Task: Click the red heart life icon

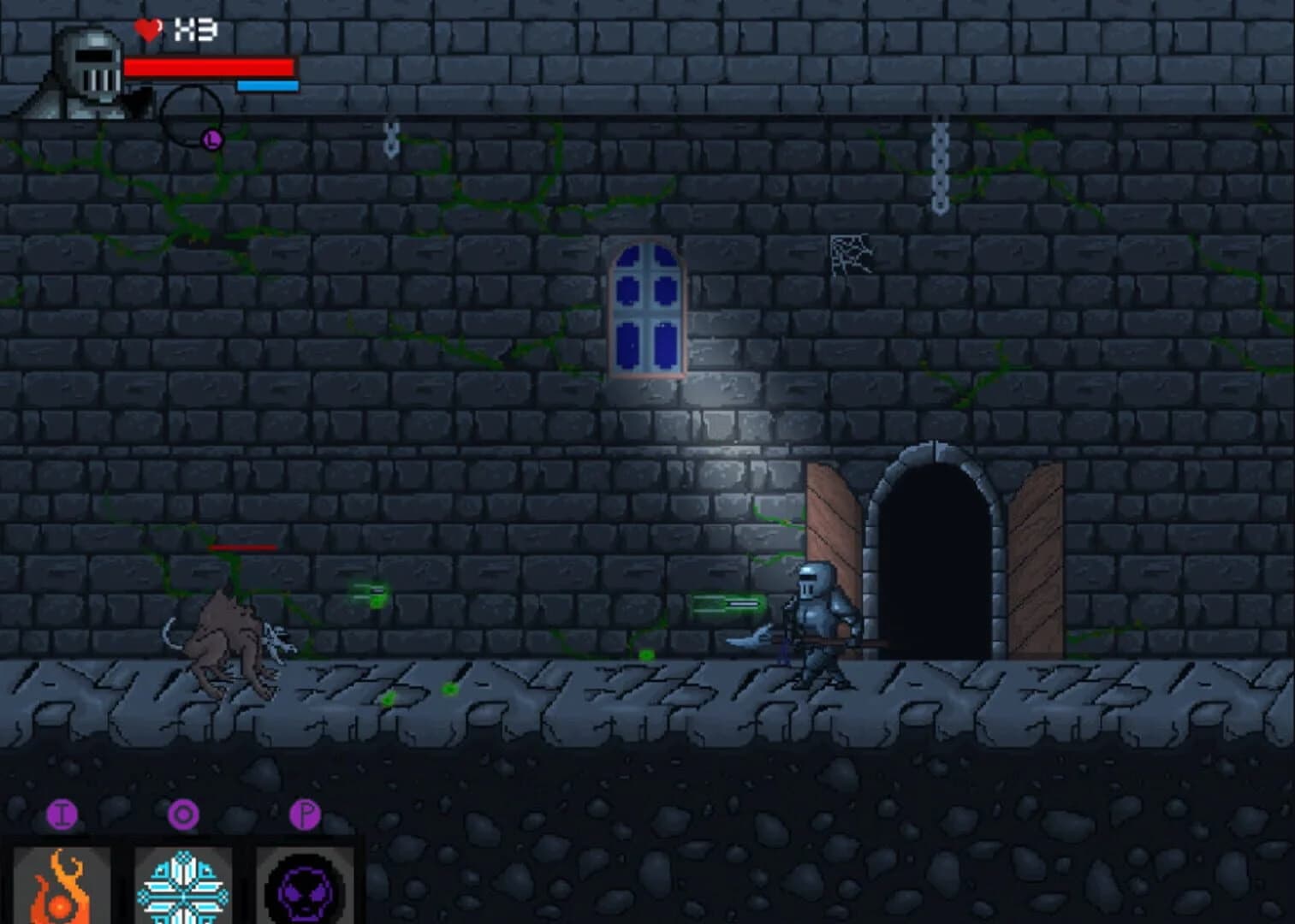Action: [x=147, y=30]
